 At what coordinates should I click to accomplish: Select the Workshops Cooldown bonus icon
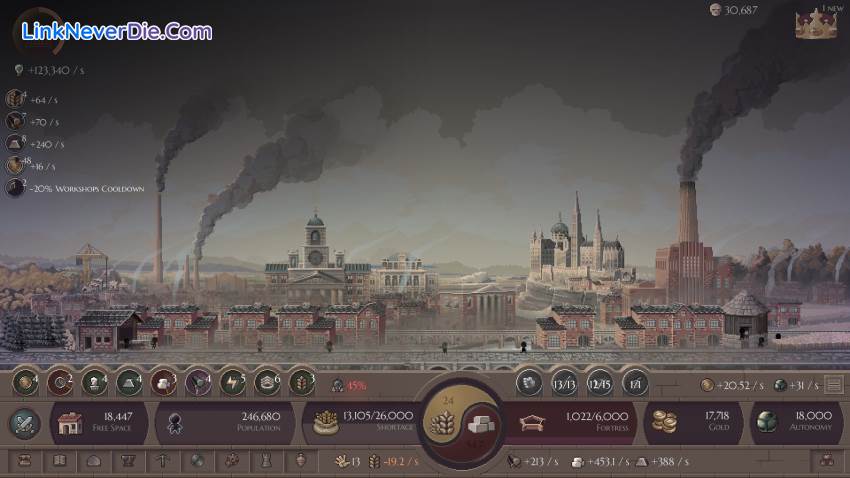(x=15, y=187)
